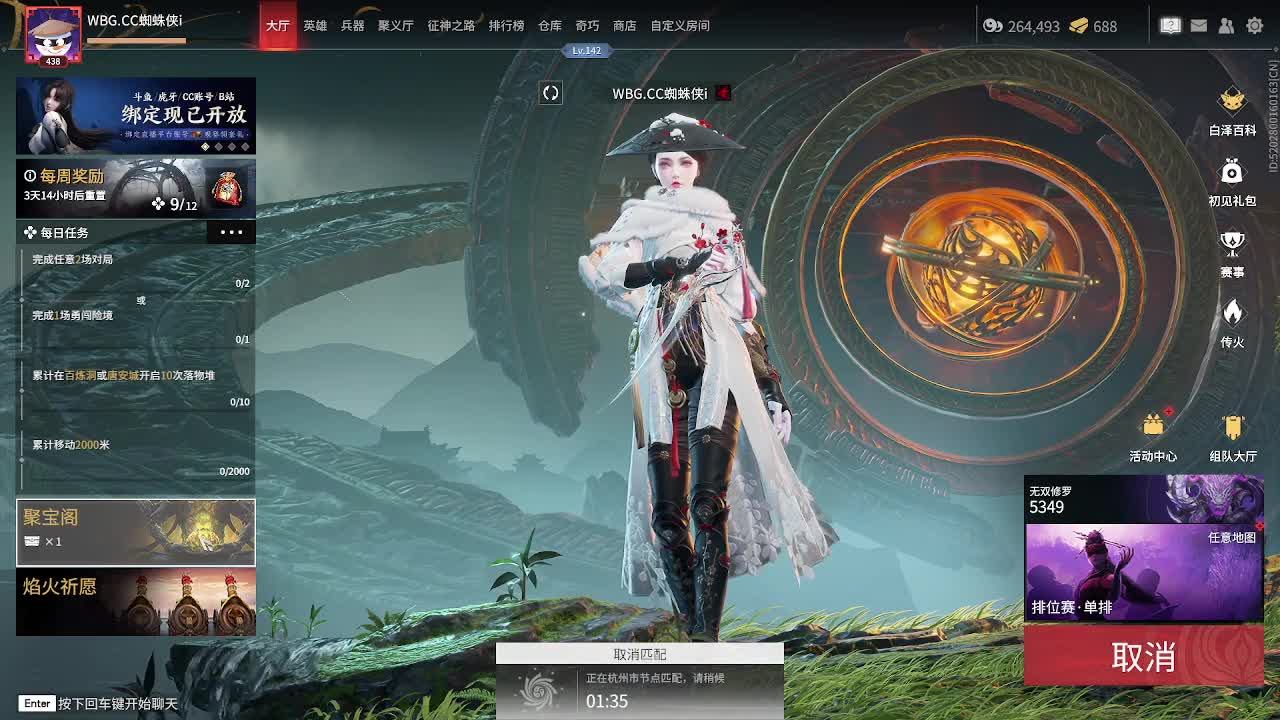Open the friends list icon
This screenshot has height=720, width=1280.
click(1227, 25)
